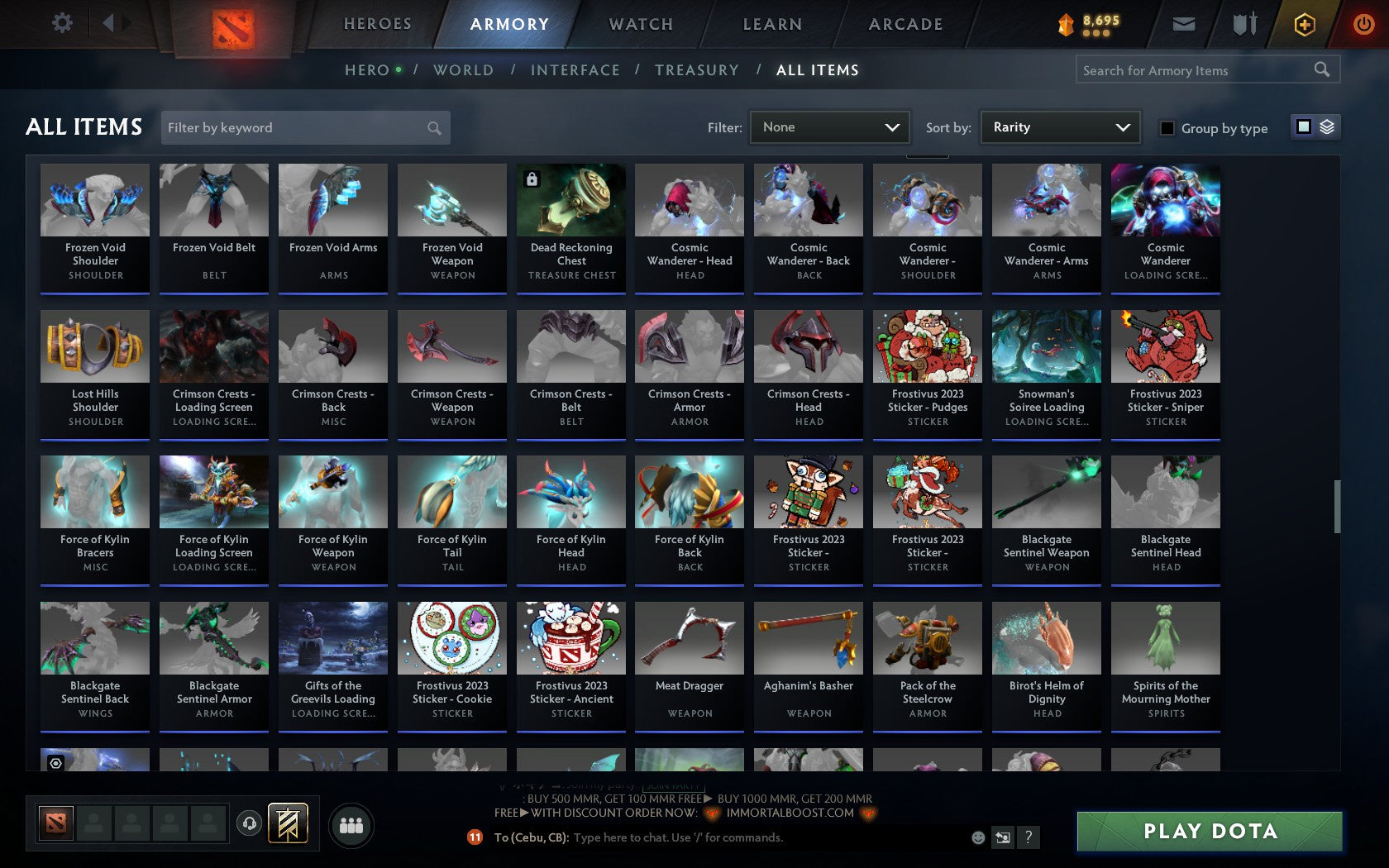This screenshot has height=868, width=1389.
Task: Open the Filter dropdown set to None
Action: (x=829, y=126)
